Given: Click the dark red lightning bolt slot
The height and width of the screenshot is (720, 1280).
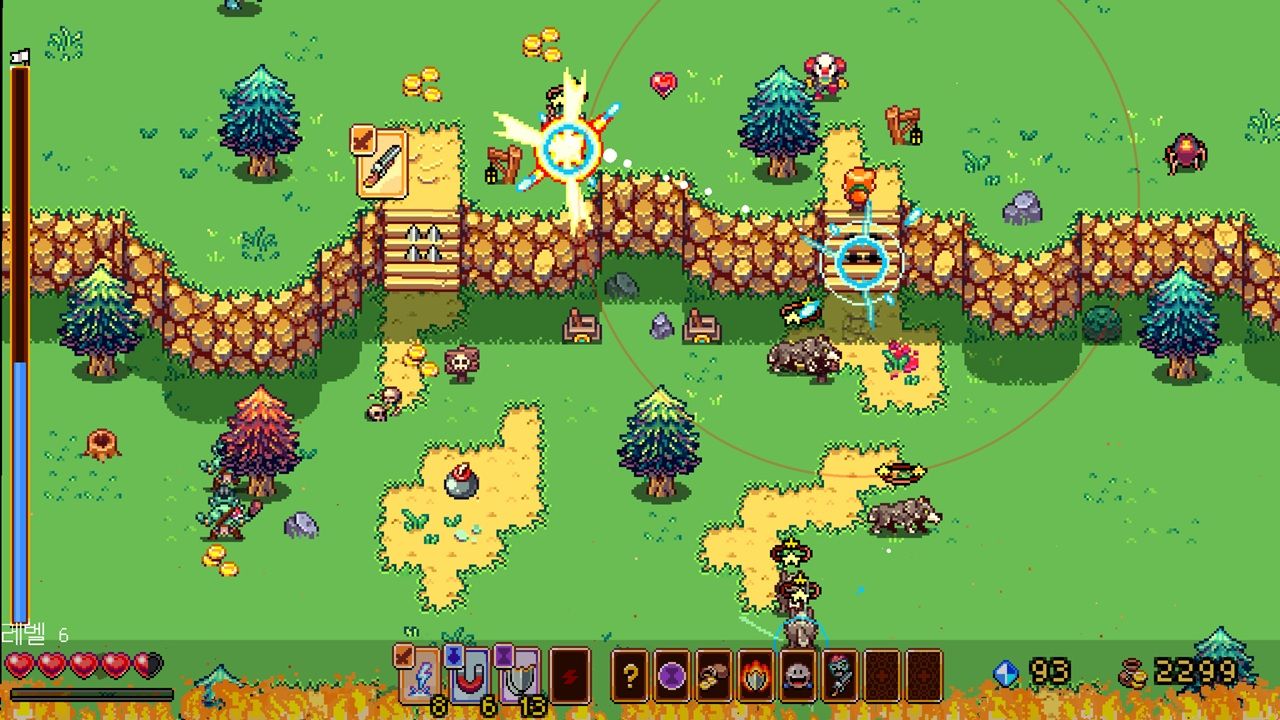Looking at the screenshot, I should tap(570, 676).
